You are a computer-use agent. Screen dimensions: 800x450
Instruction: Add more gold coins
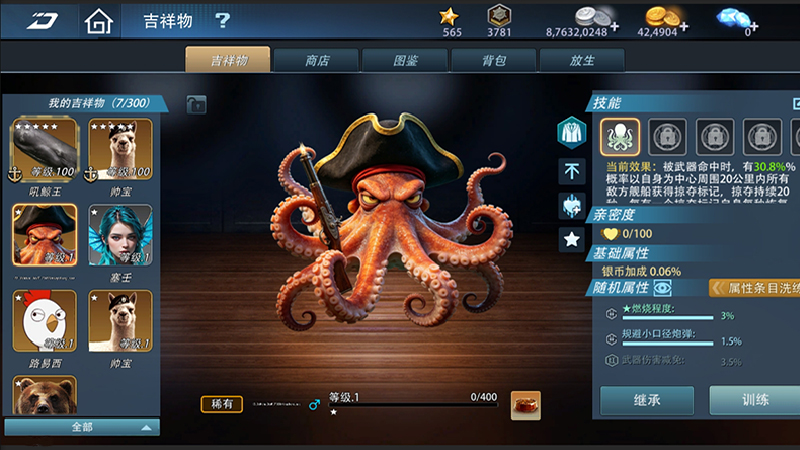click(685, 24)
